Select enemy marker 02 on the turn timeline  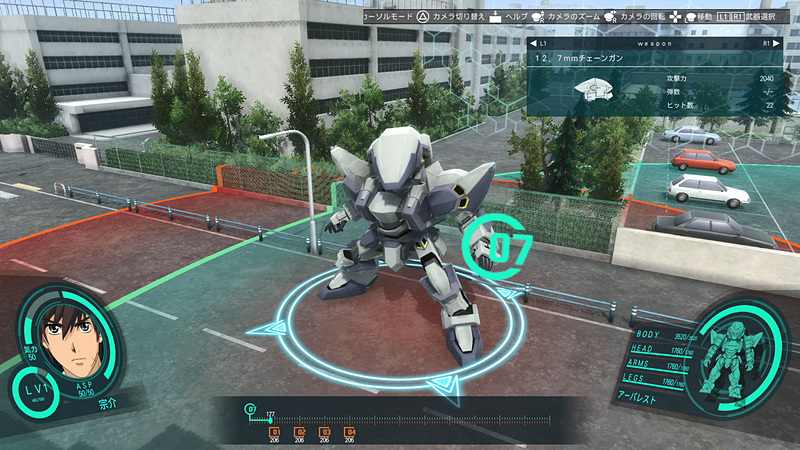coord(299,432)
